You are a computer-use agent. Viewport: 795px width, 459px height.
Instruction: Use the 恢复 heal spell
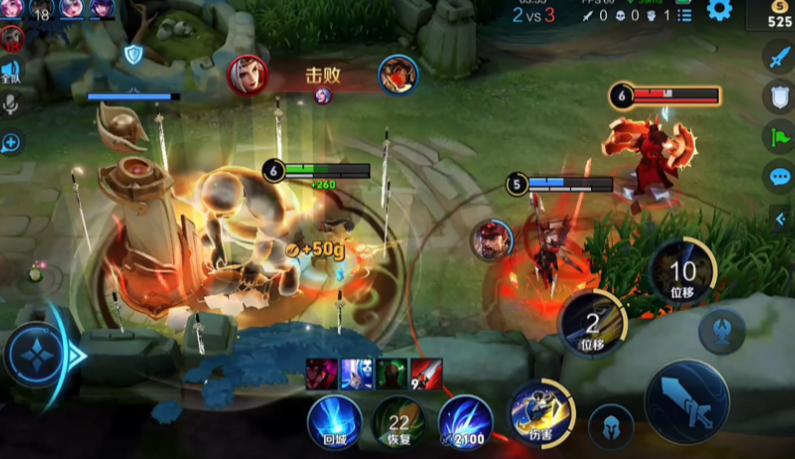398,421
